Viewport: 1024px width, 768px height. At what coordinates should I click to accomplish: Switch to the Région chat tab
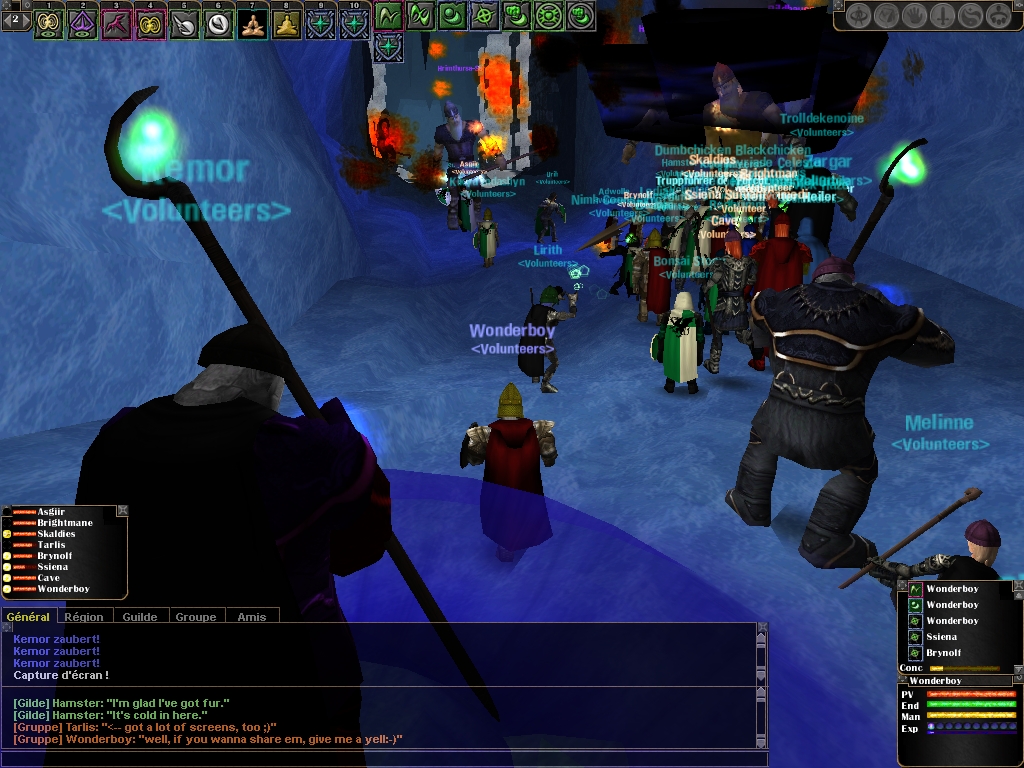[x=84, y=617]
